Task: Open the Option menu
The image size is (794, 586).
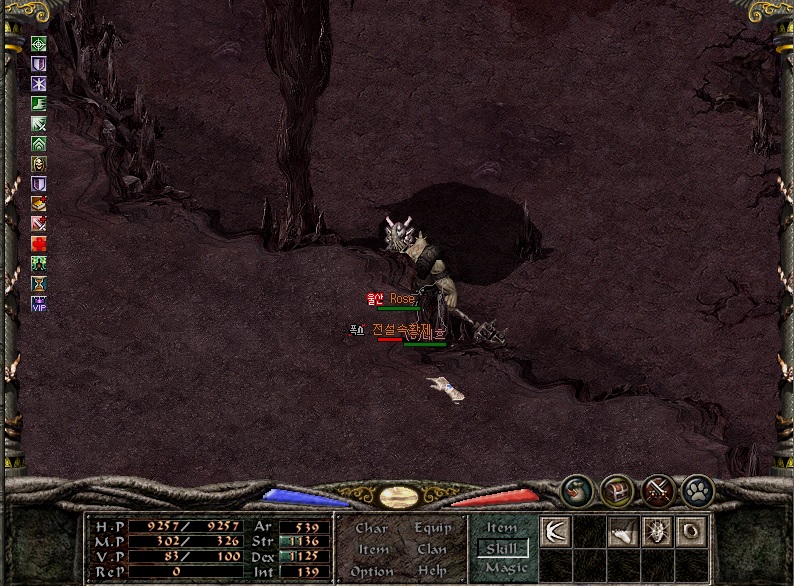Action: coord(372,571)
